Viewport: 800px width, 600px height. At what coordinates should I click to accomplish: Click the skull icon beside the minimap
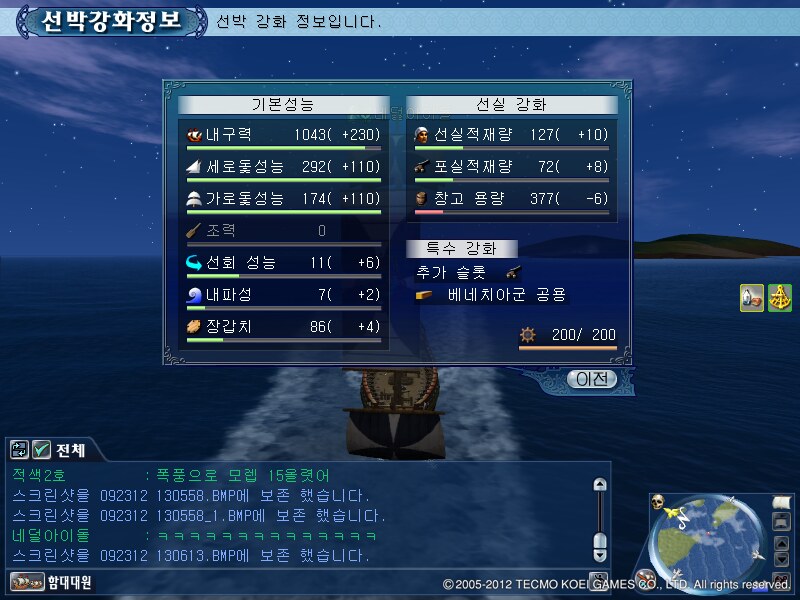[x=658, y=503]
